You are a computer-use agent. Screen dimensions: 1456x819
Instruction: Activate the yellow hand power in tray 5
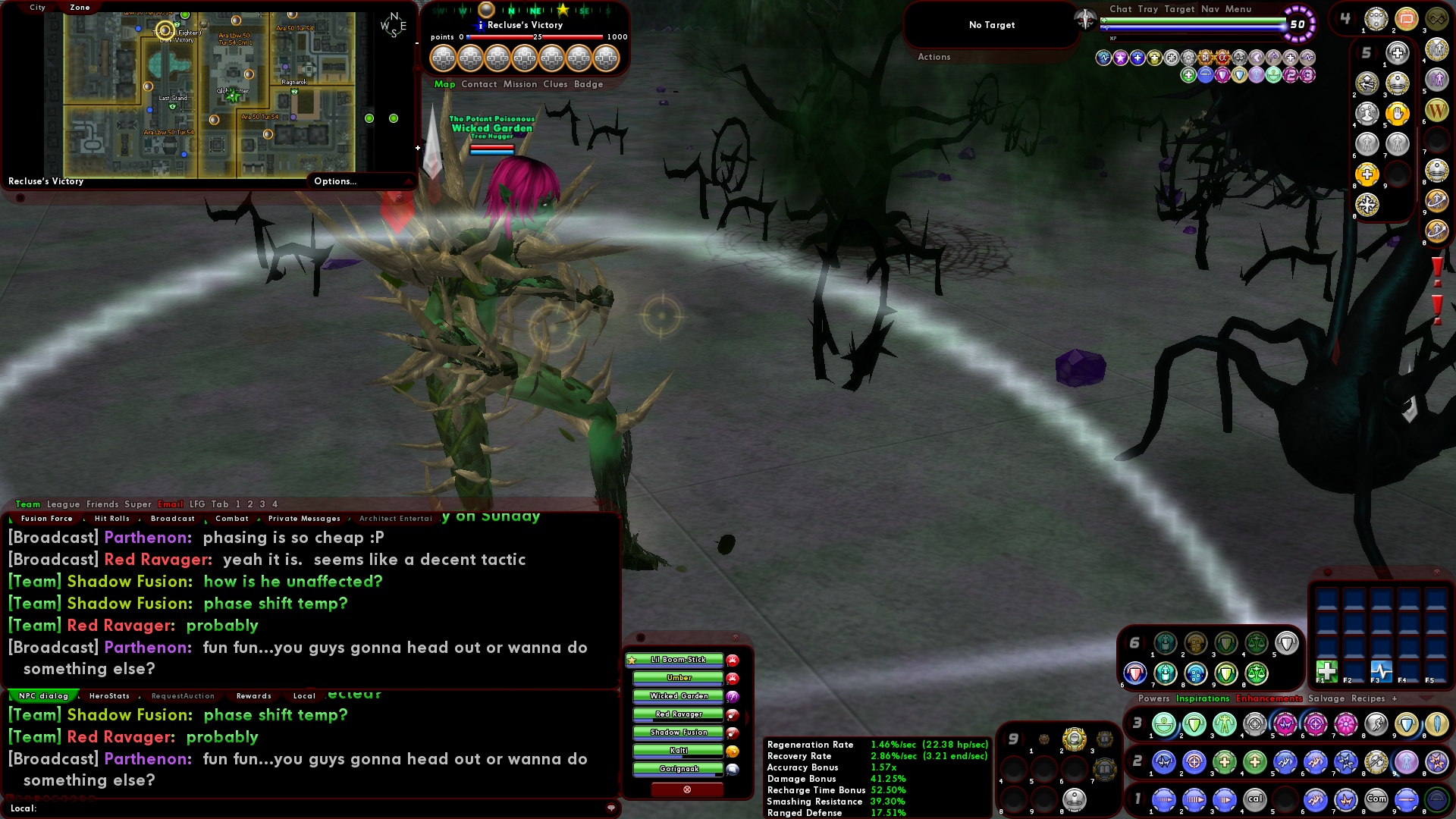(1398, 114)
